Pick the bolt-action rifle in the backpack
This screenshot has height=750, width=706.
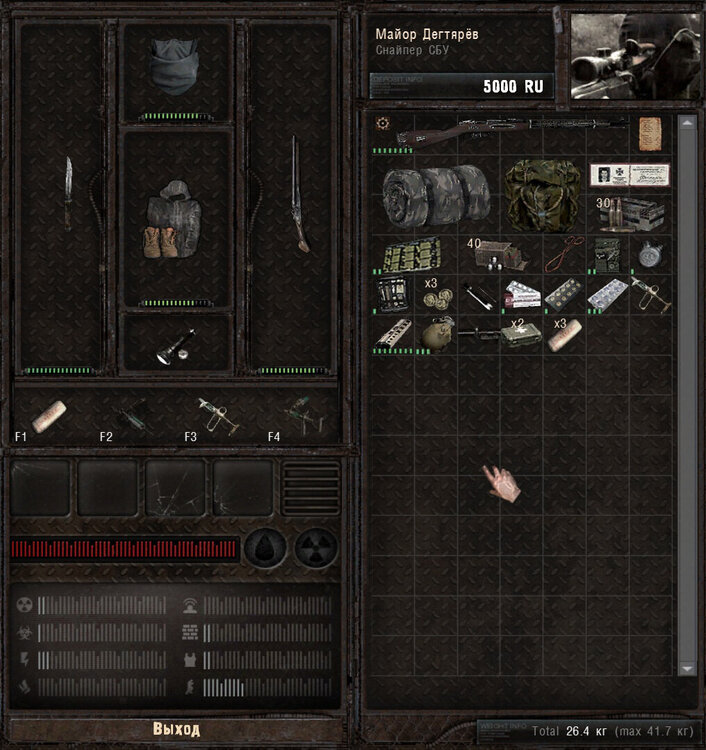[x=512, y=131]
